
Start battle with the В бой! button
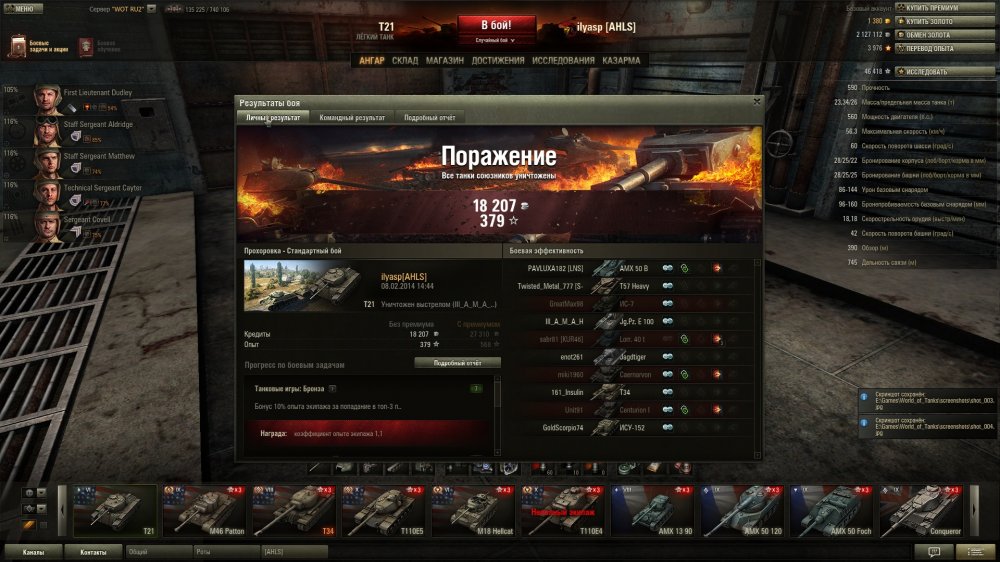coord(497,25)
